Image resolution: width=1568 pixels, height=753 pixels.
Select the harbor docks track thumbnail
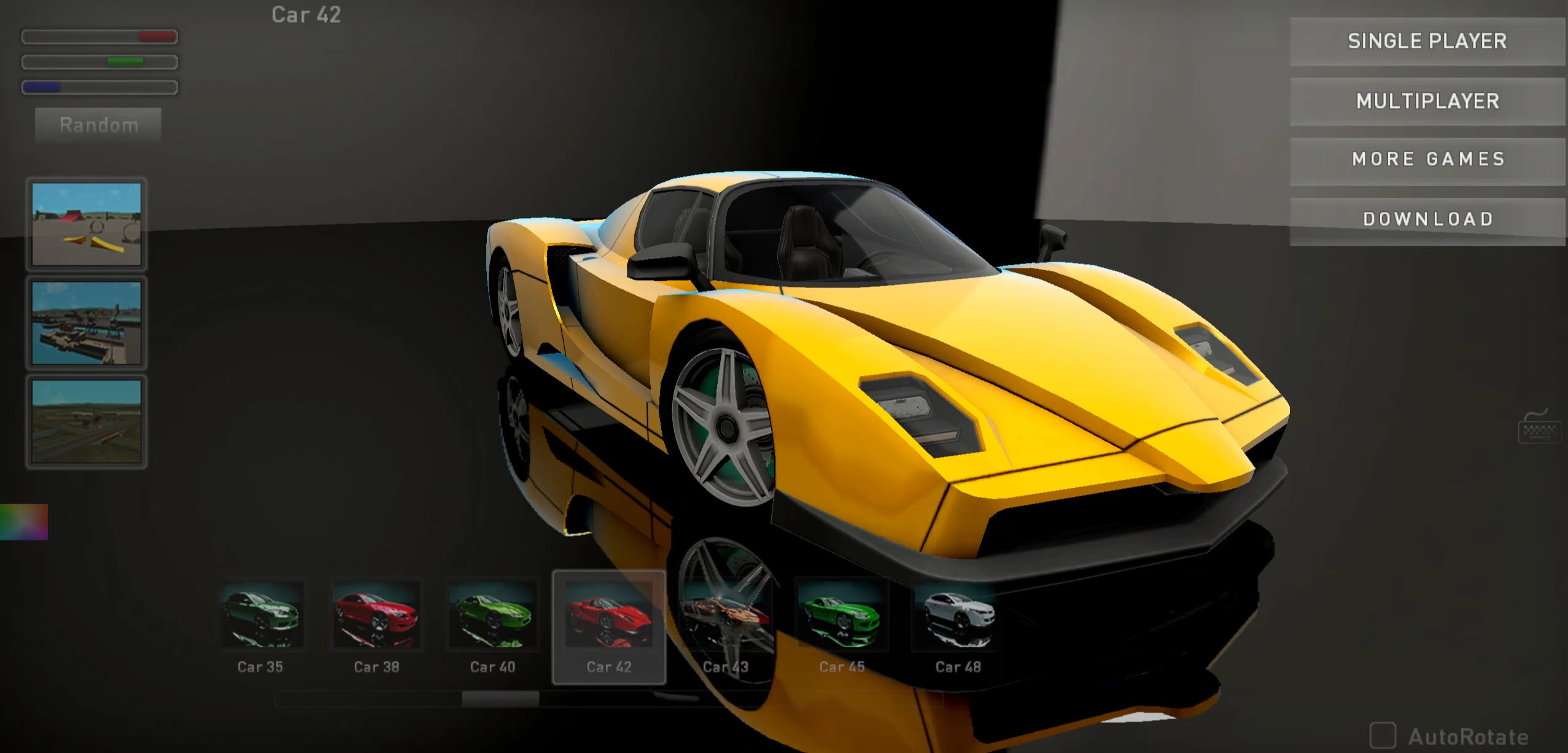87,322
